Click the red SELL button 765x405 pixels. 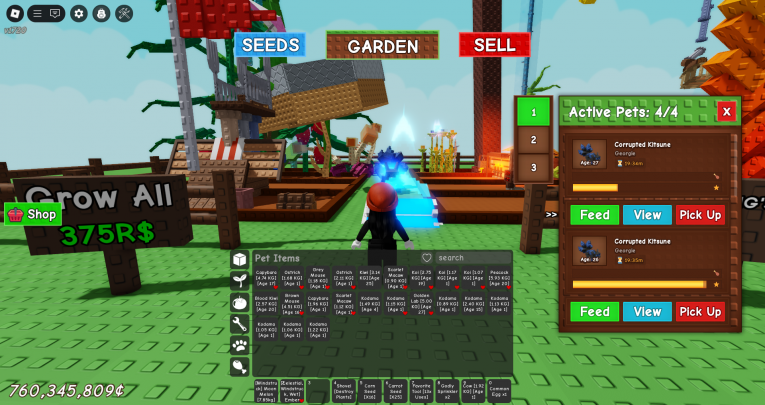click(x=494, y=45)
